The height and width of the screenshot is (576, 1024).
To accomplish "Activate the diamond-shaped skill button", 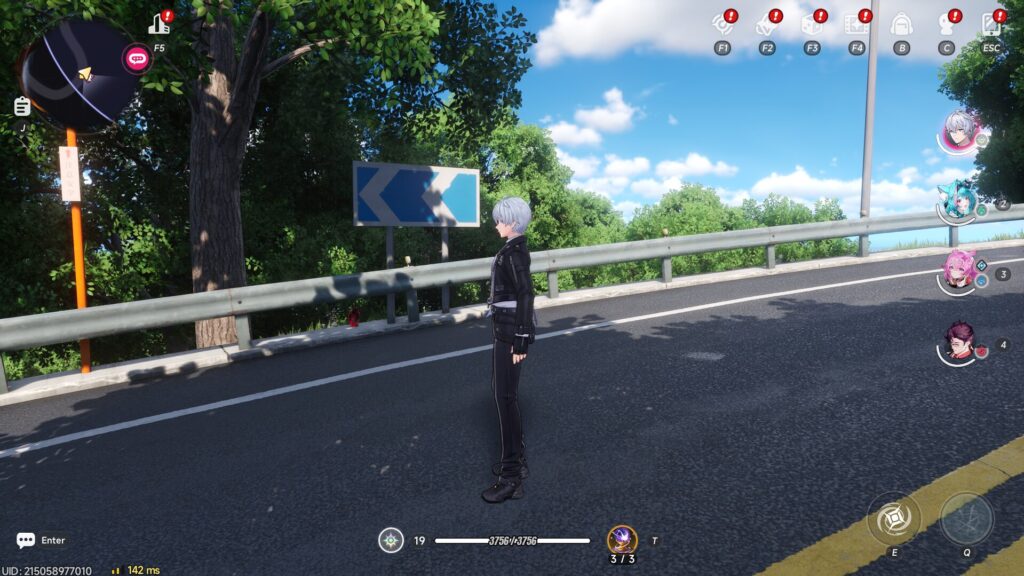I will 893,519.
